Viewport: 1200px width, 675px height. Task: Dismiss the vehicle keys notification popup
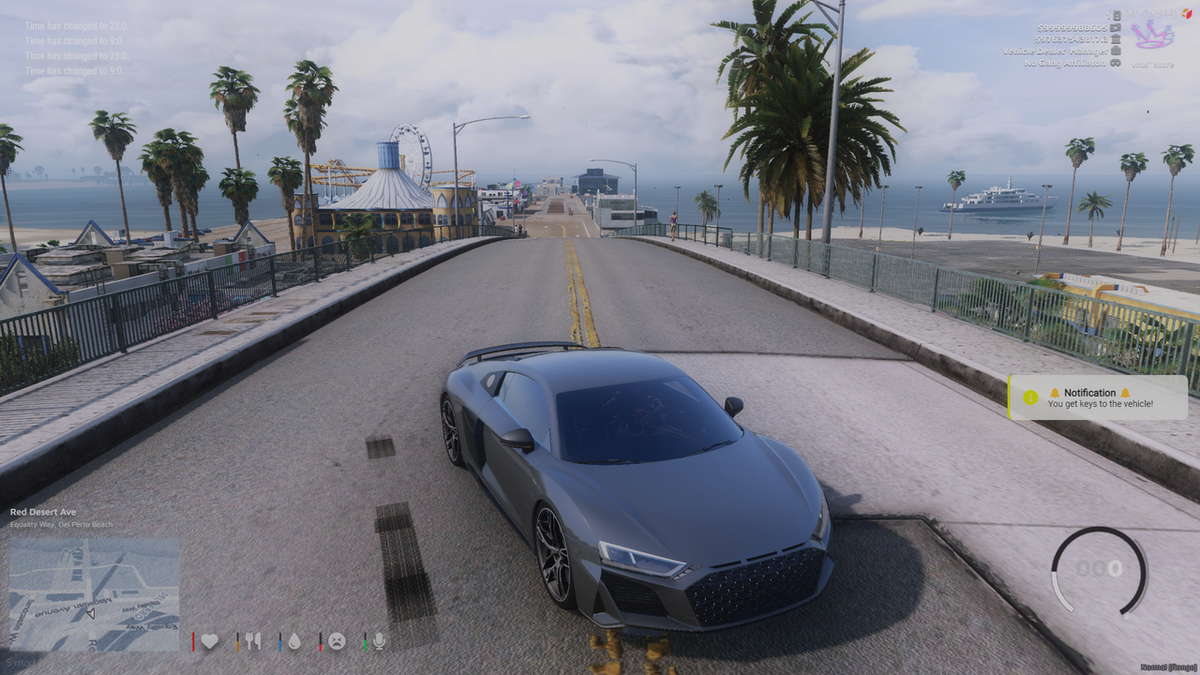click(x=1098, y=398)
